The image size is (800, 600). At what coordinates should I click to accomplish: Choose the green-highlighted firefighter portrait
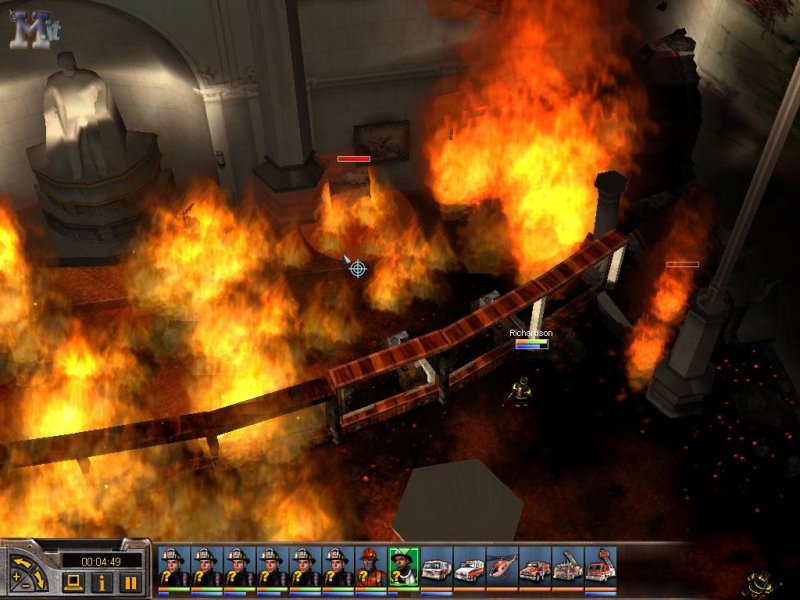pyautogui.click(x=403, y=568)
